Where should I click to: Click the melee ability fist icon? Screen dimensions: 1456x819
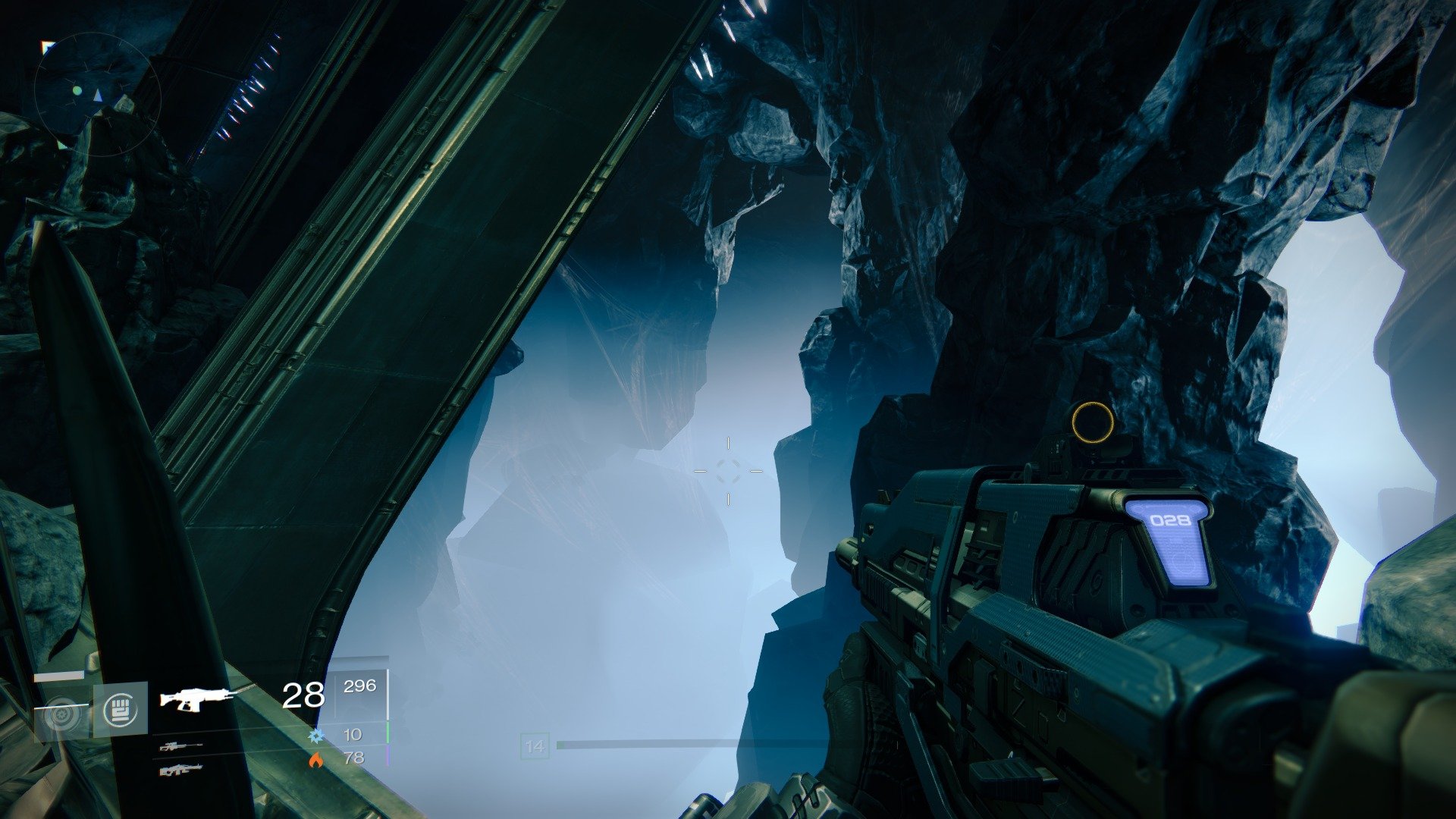[121, 711]
